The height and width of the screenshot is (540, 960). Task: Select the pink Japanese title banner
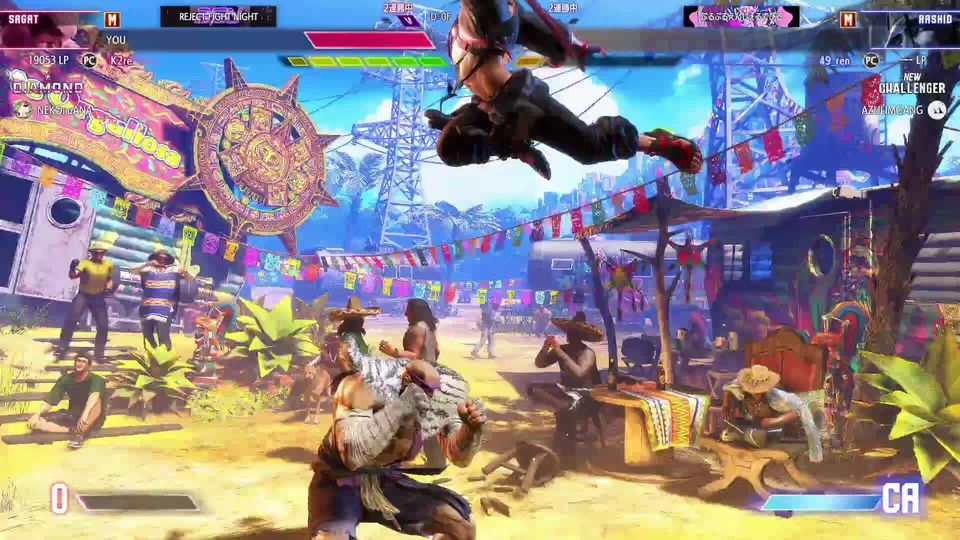[741, 17]
